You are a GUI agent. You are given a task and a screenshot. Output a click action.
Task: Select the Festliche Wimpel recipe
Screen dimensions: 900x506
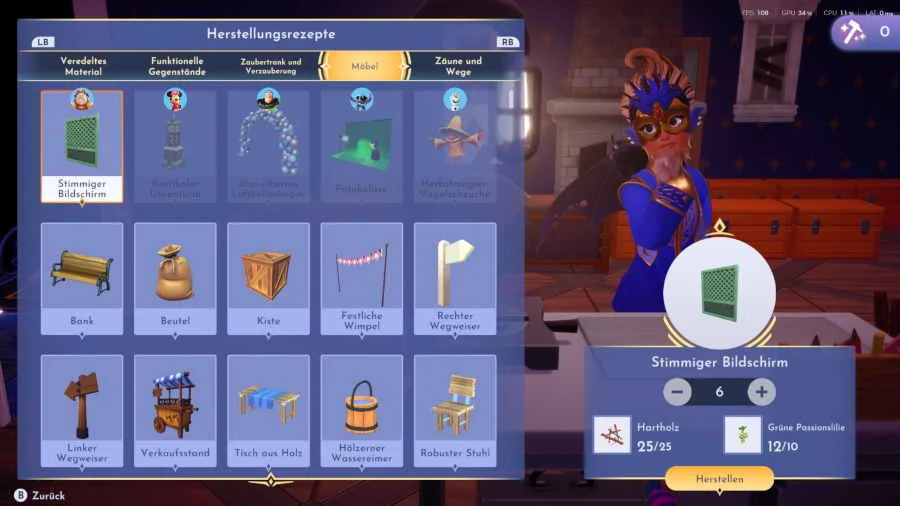[361, 278]
